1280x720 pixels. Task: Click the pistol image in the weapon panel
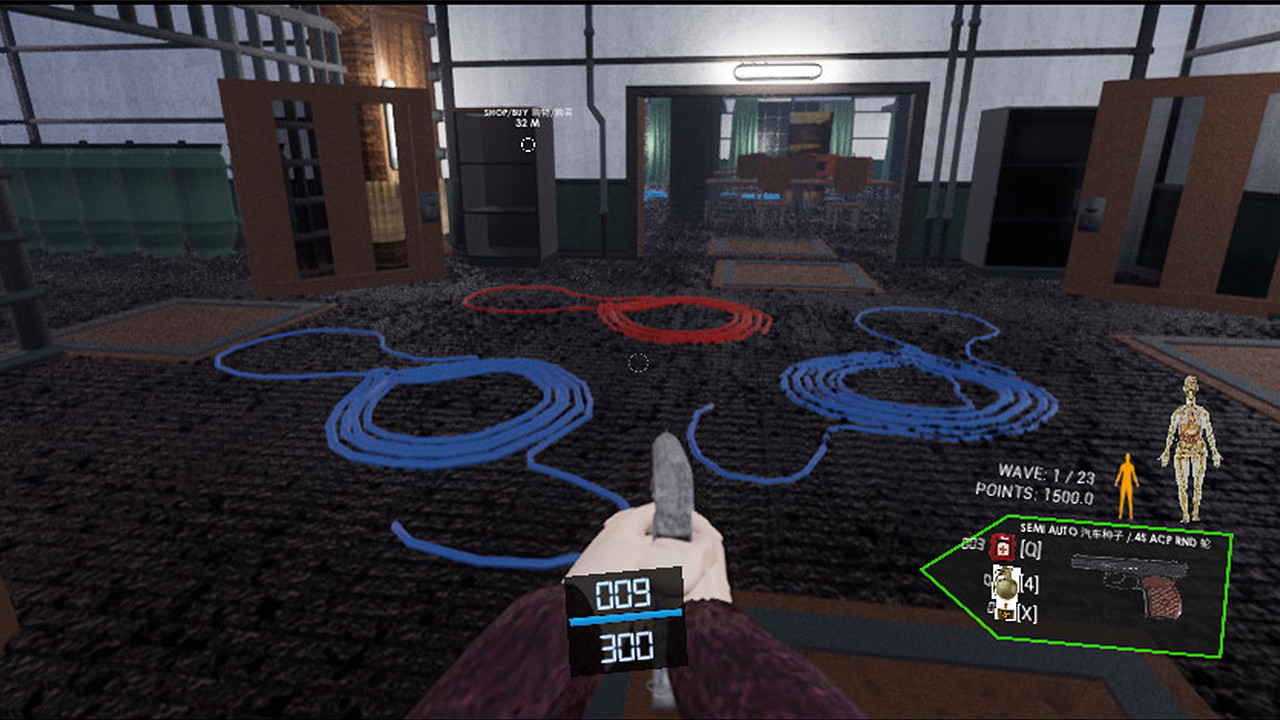[x=1127, y=580]
